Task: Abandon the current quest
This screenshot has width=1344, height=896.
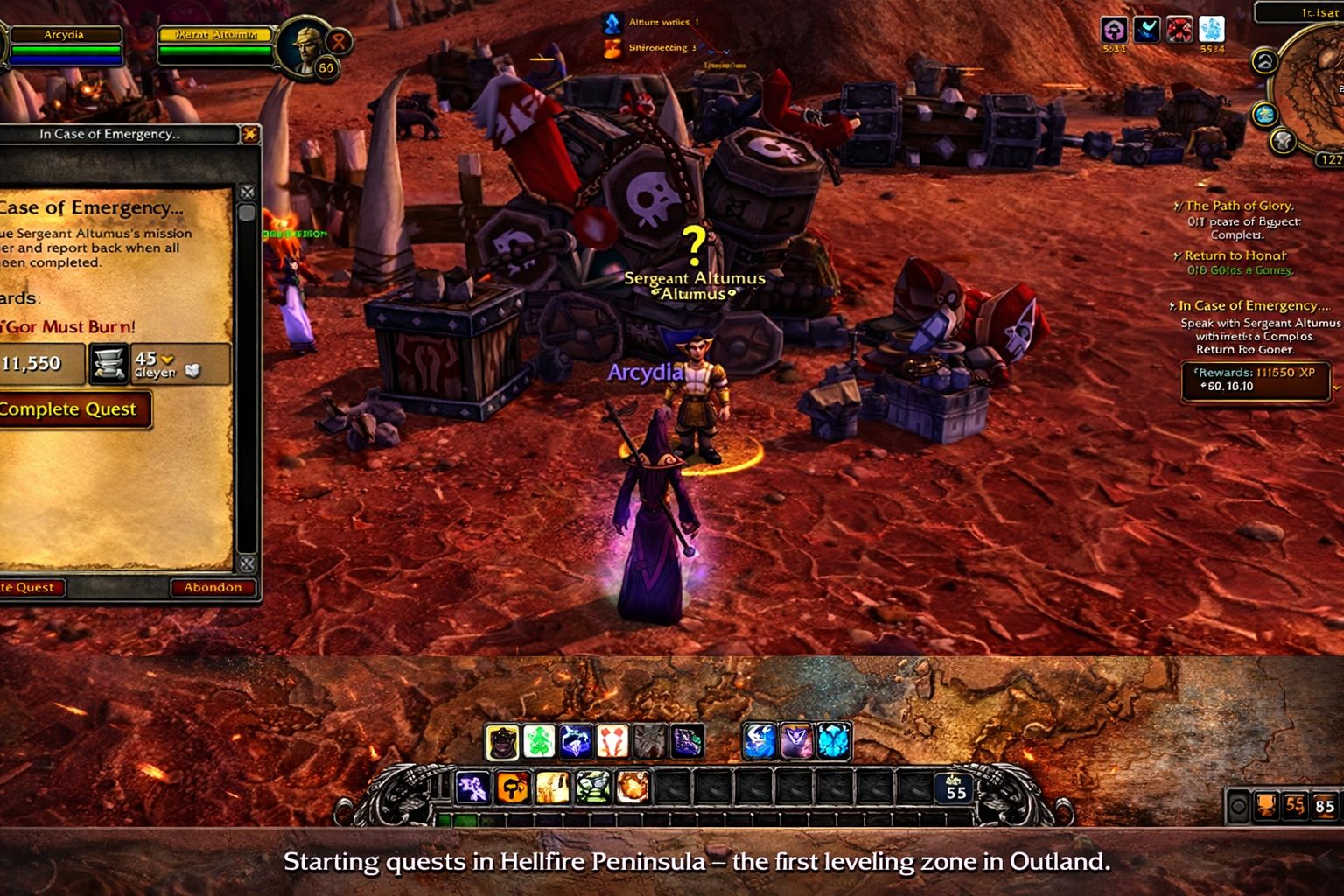Action: [213, 587]
